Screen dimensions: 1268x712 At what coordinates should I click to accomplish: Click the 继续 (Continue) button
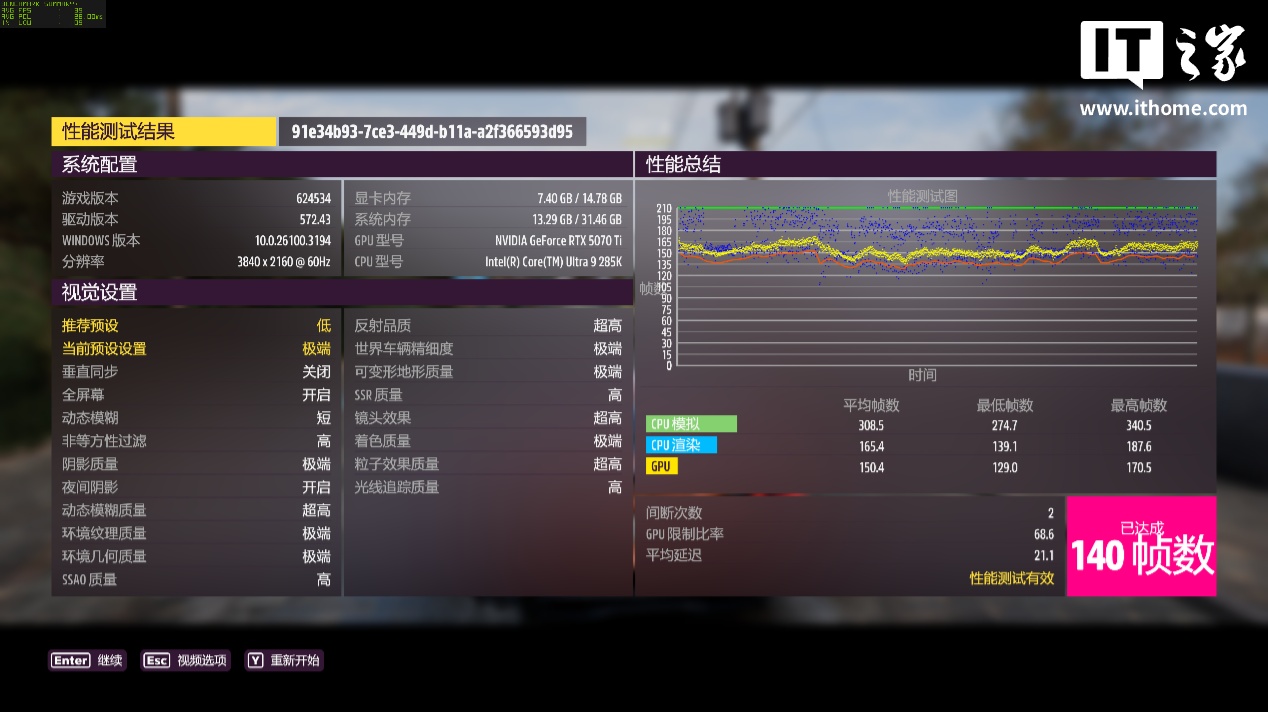pyautogui.click(x=88, y=660)
